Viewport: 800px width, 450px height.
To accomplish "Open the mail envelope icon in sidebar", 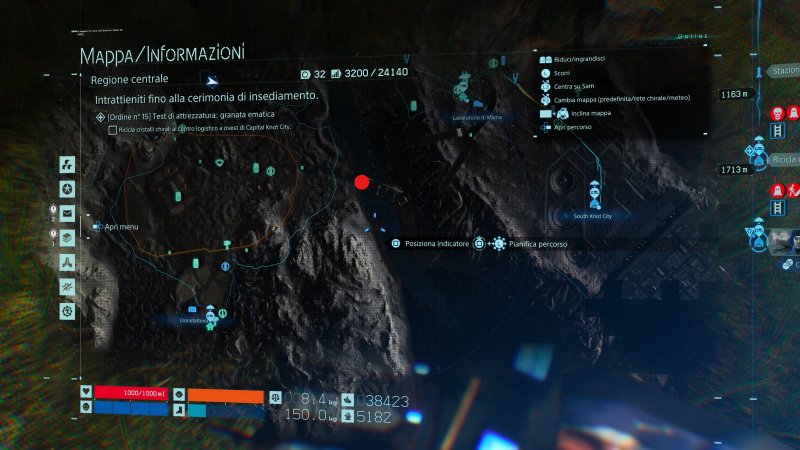I will 67,213.
